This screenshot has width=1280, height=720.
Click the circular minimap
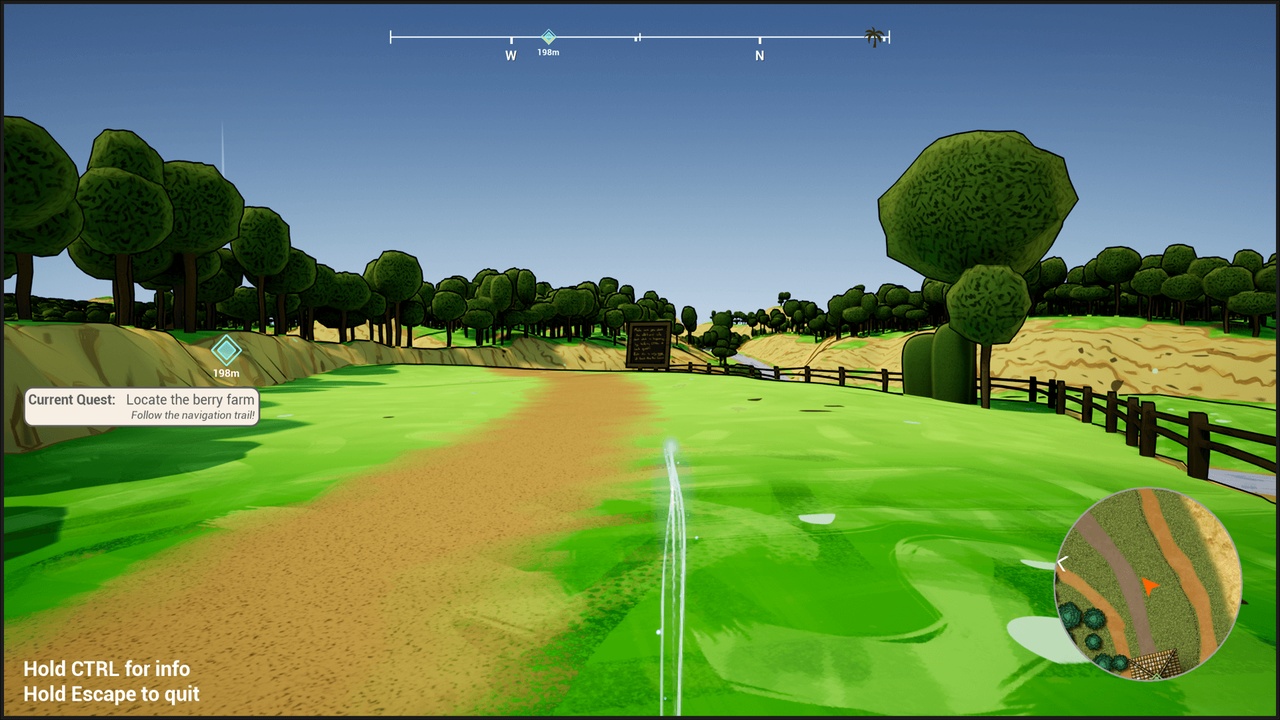point(1148,584)
